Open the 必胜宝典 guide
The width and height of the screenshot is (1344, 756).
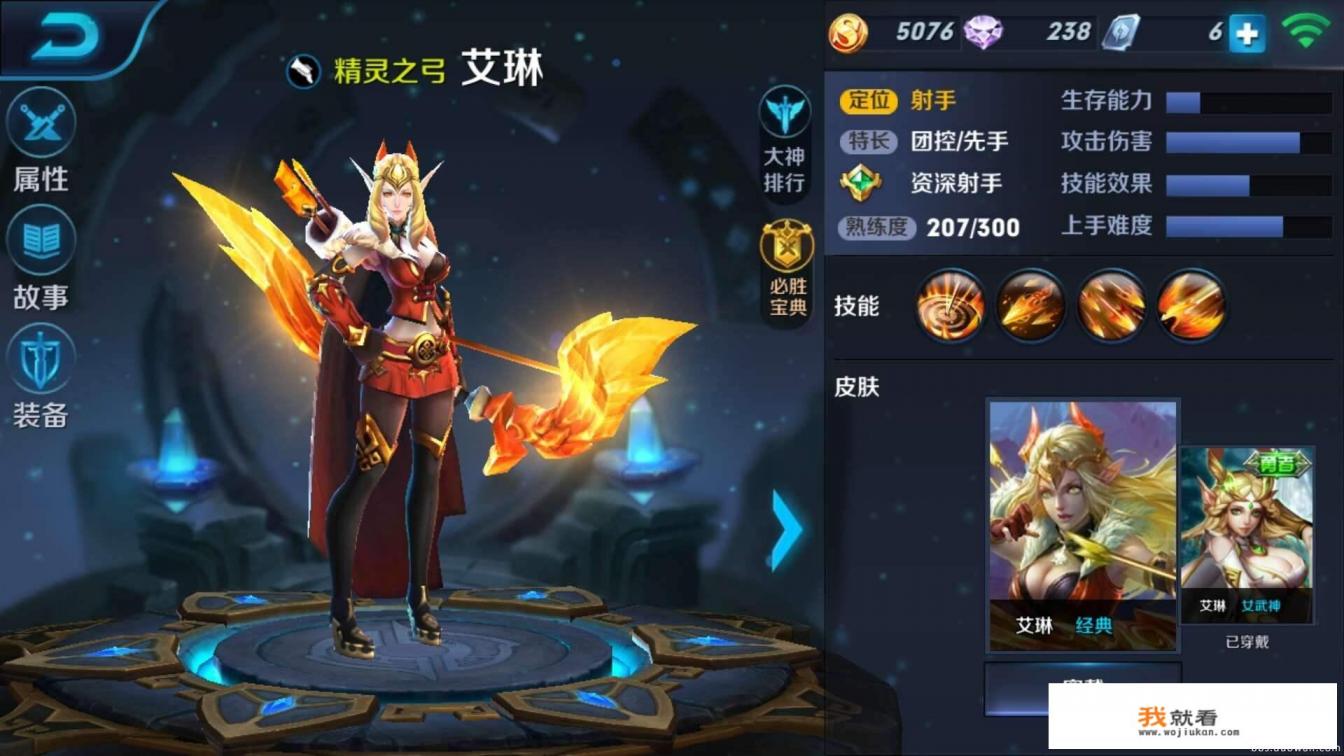[788, 270]
